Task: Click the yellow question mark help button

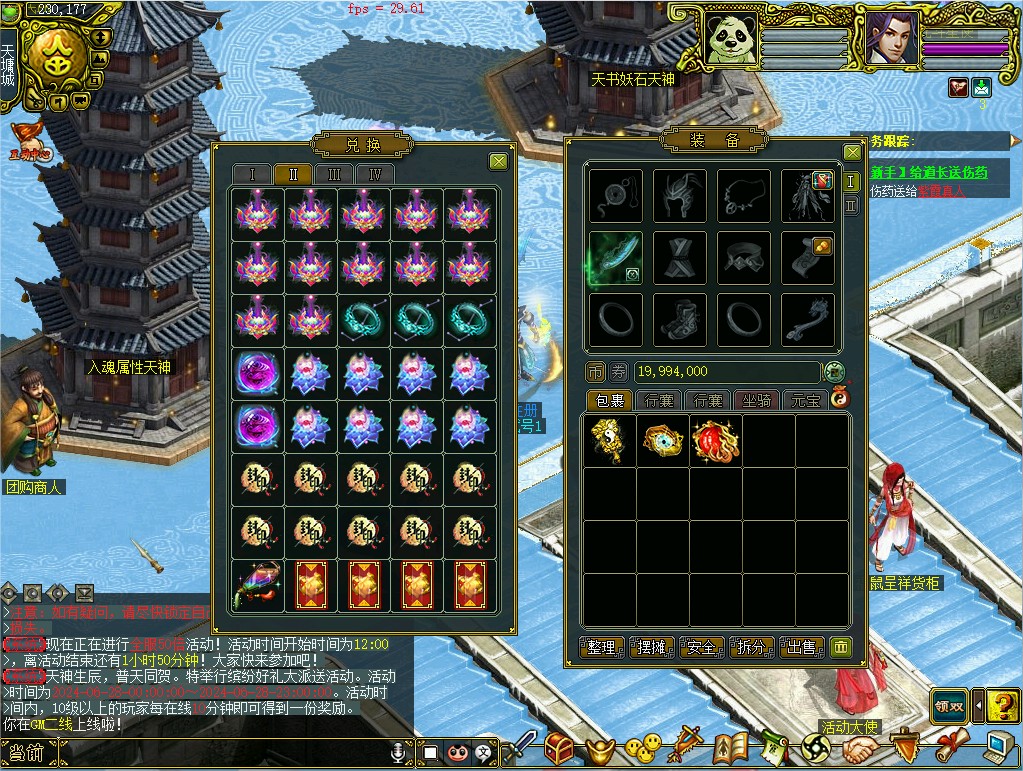Action: [x=1003, y=706]
